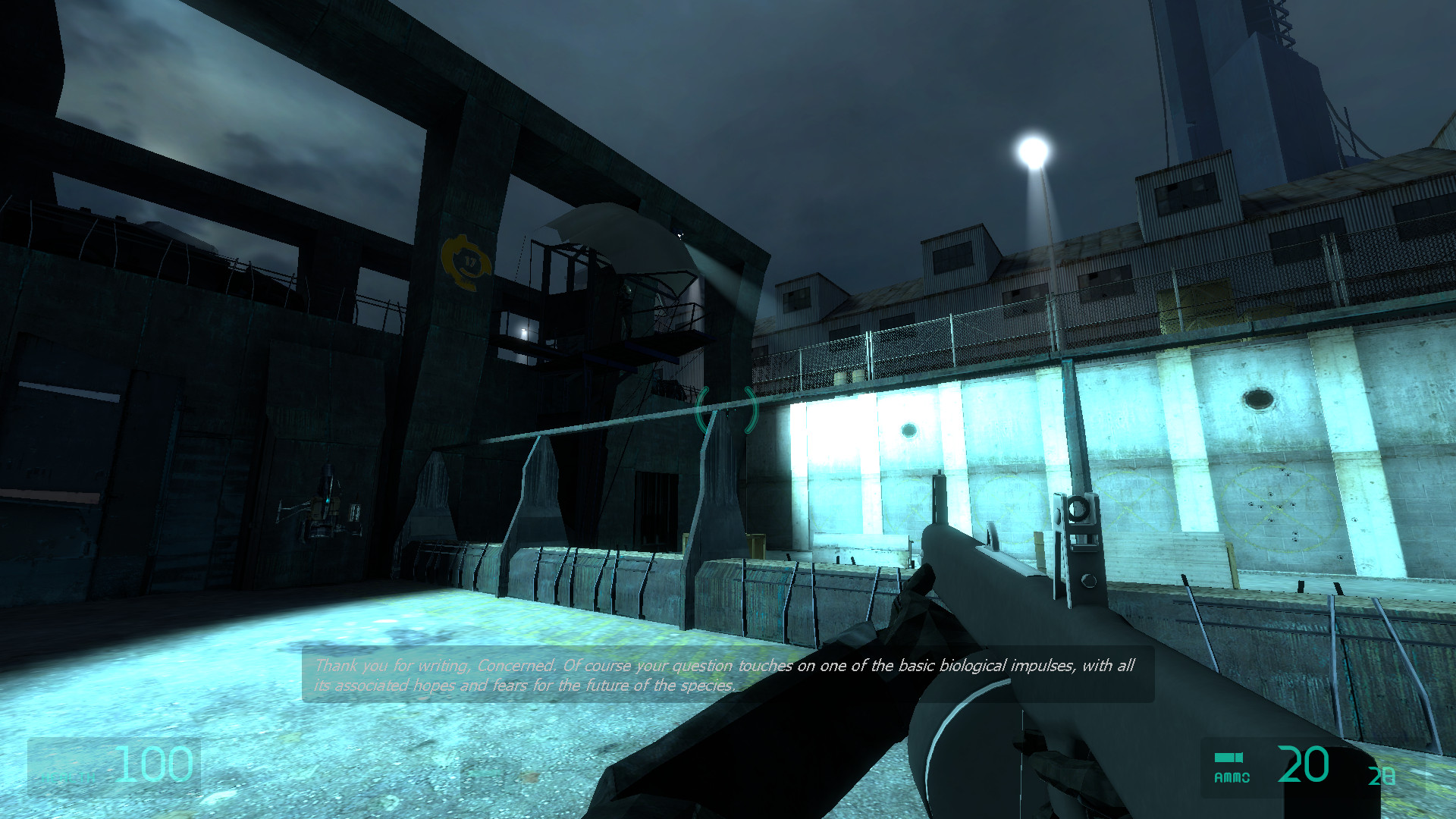Screen dimensions: 1456x819
Task: Click the magazine icon in the ammo HUD
Action: coord(1228,756)
